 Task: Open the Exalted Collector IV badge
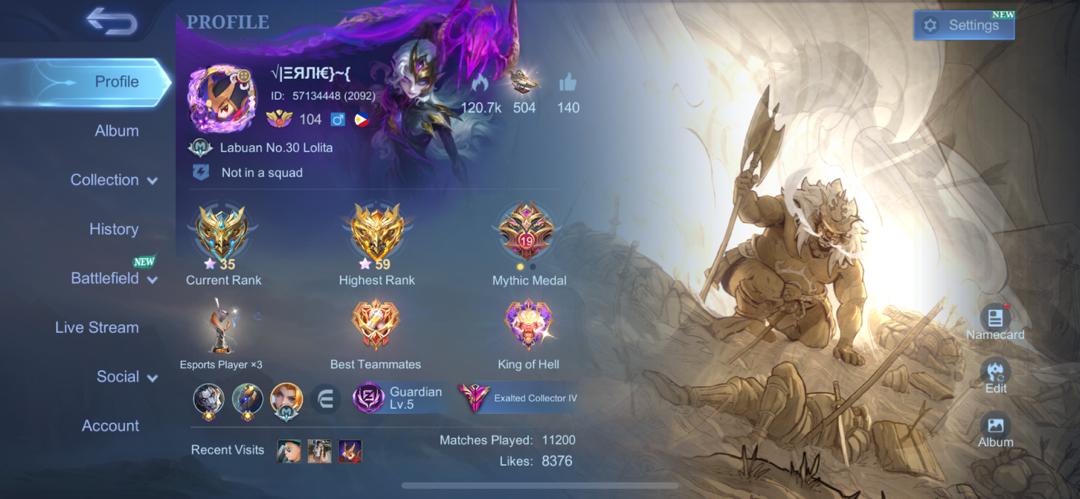click(x=519, y=398)
